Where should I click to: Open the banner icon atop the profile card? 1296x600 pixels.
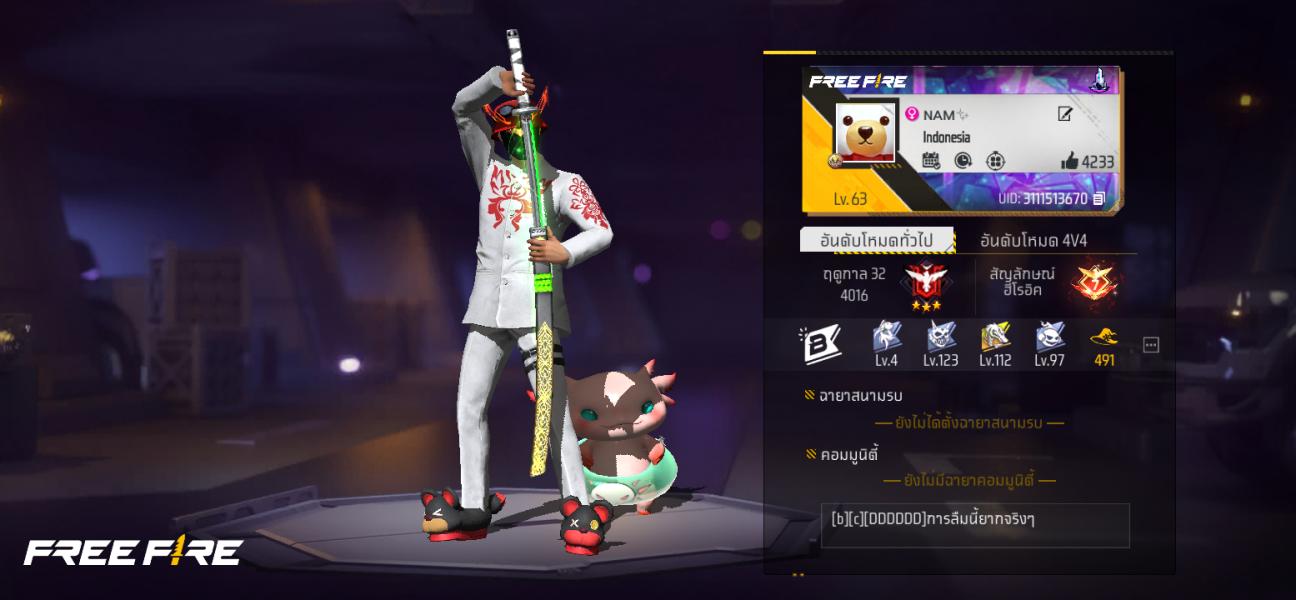(1097, 79)
